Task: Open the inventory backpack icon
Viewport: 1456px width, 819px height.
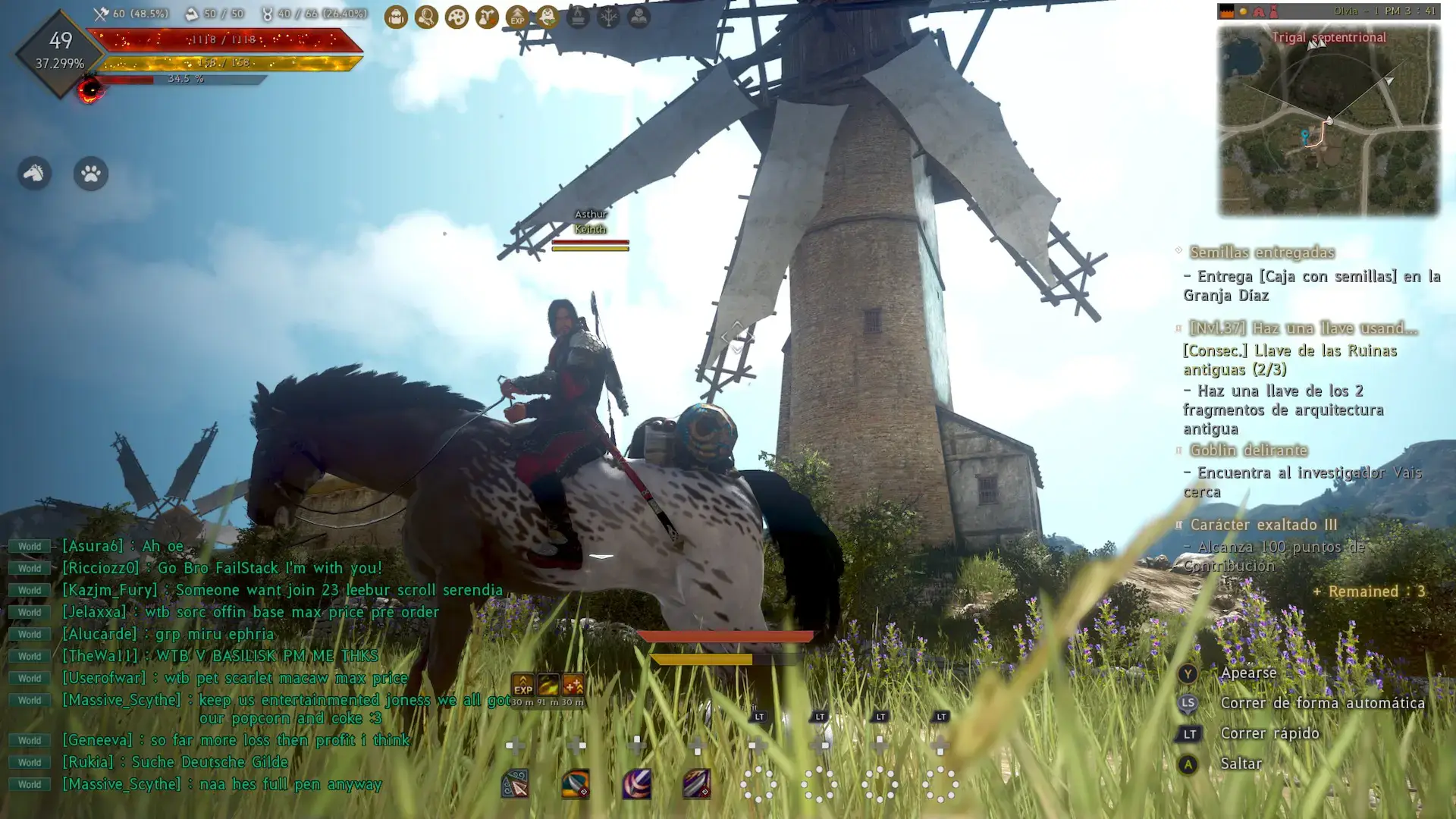Action: [396, 17]
